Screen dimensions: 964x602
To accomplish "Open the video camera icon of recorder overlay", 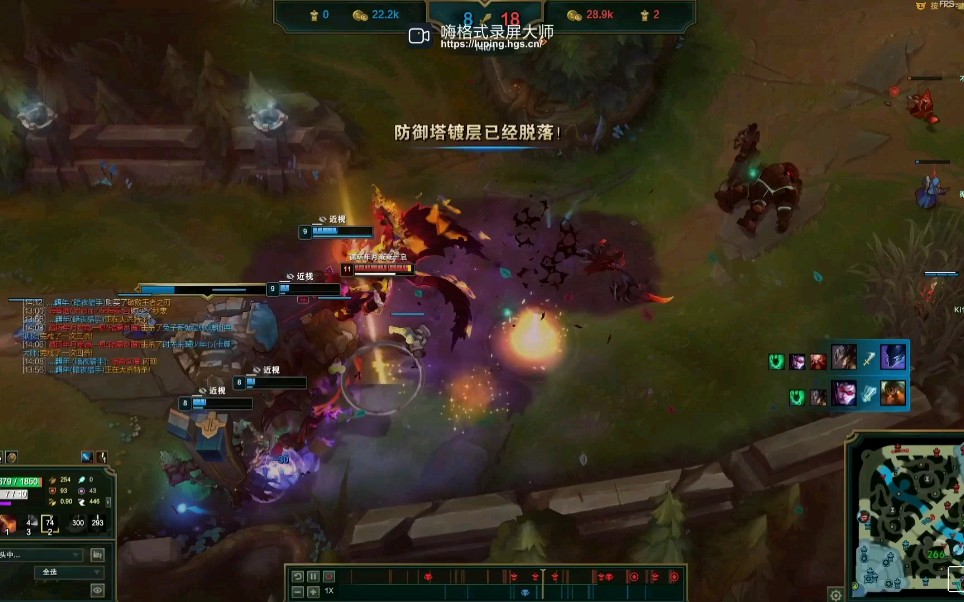I will point(420,36).
